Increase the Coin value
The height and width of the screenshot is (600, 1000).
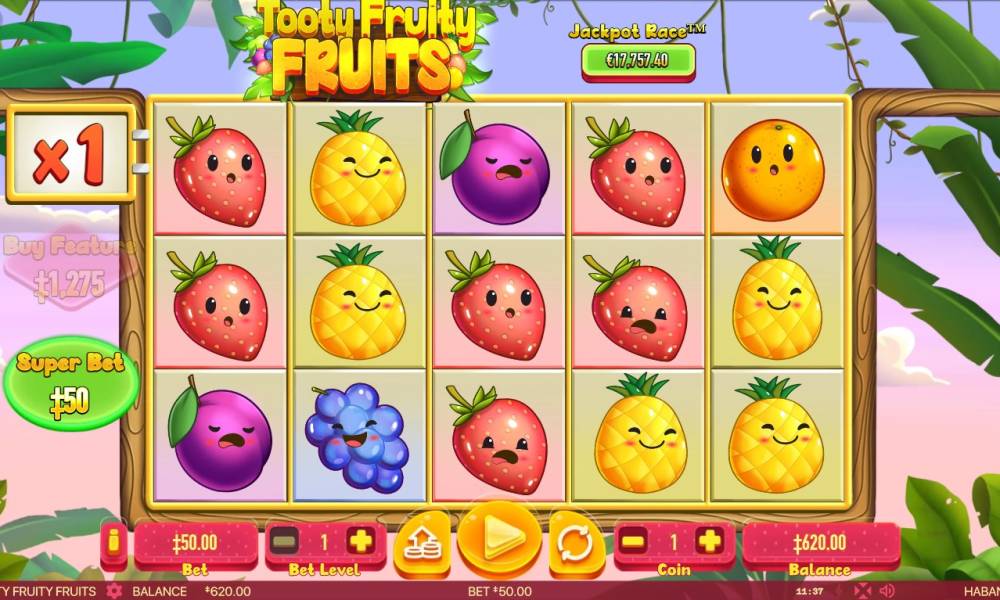click(x=708, y=542)
